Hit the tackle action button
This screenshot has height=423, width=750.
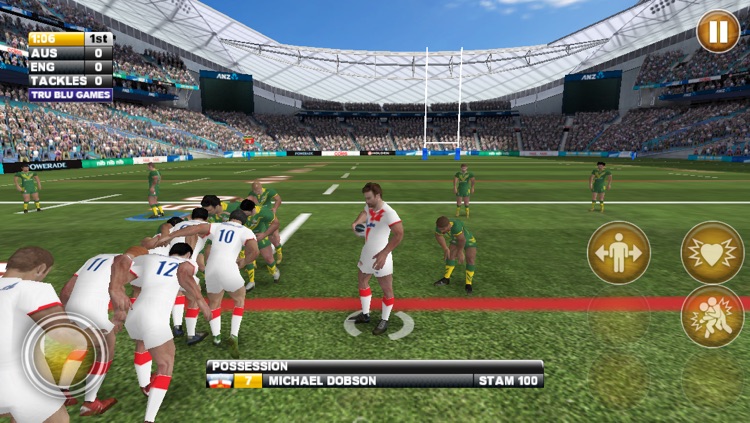click(x=712, y=316)
